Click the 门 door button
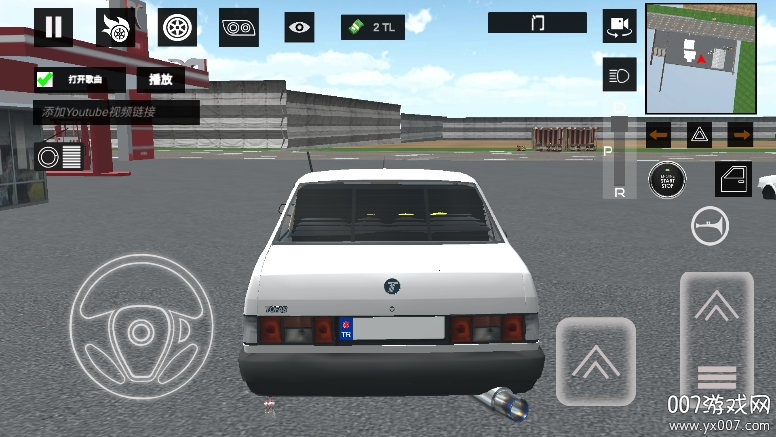The image size is (776, 437). click(538, 22)
